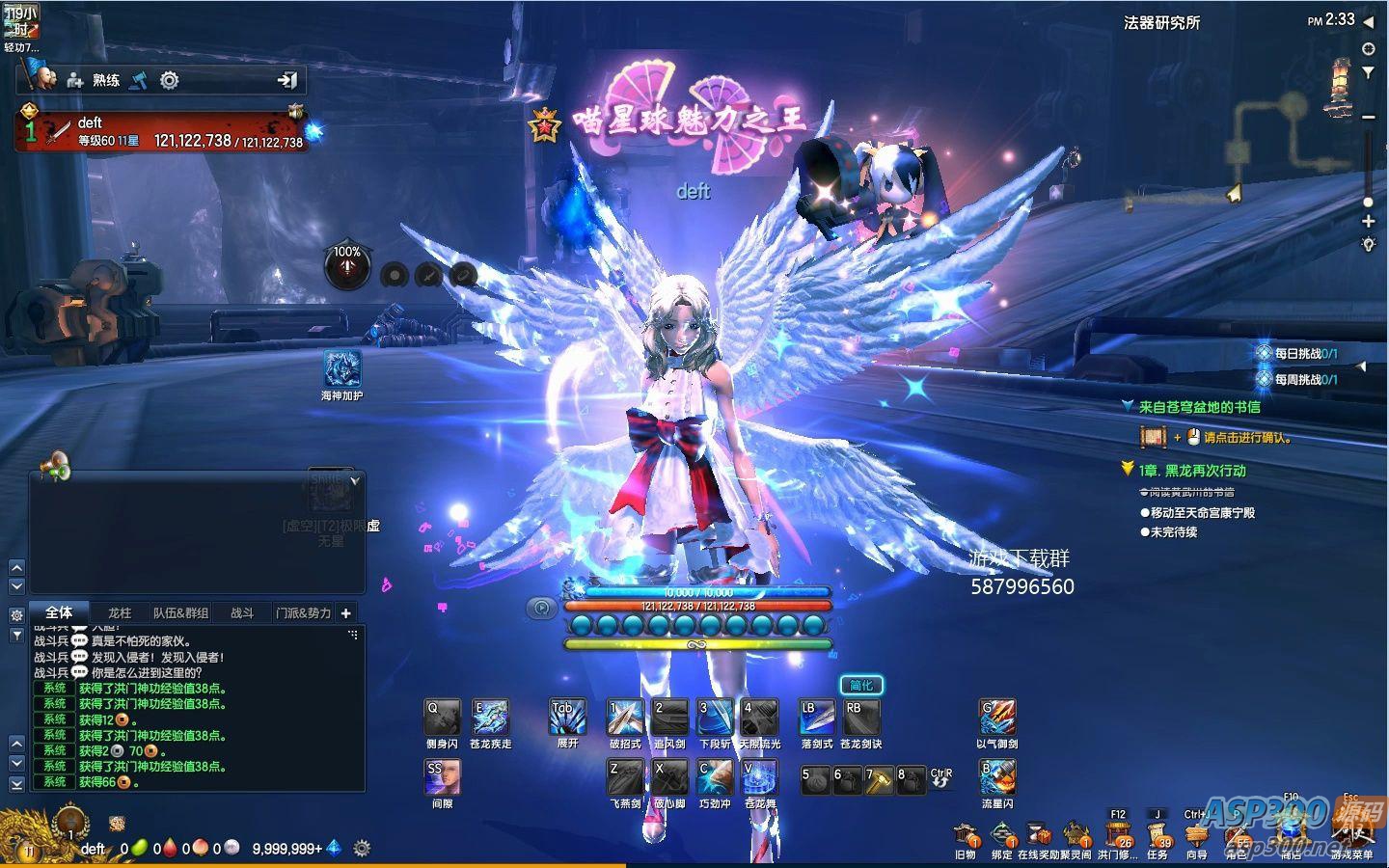Image resolution: width=1389 pixels, height=868 pixels.
Task: Use the 巧劲冲 skill
Action: tap(715, 777)
